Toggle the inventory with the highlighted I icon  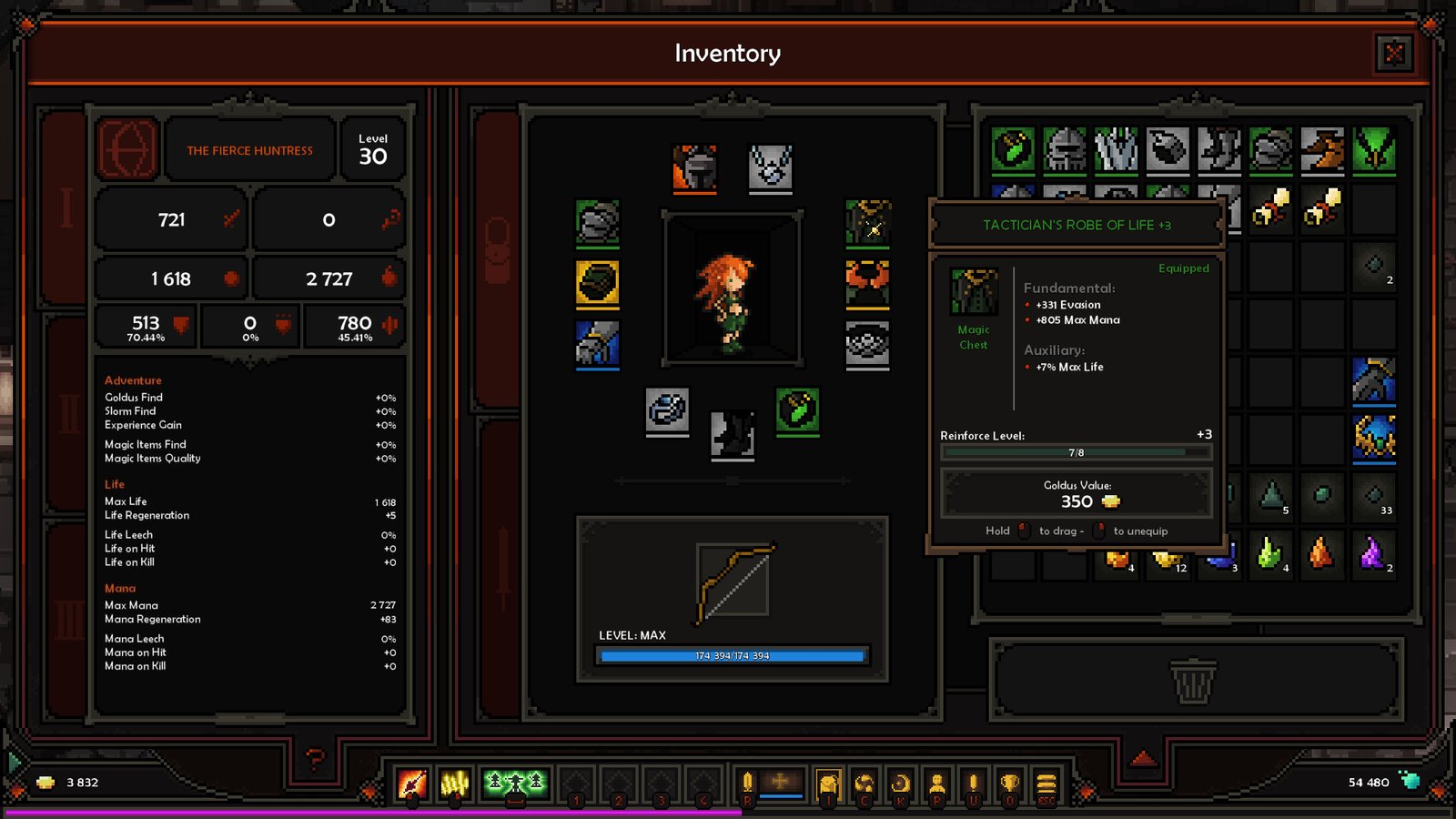[x=827, y=781]
